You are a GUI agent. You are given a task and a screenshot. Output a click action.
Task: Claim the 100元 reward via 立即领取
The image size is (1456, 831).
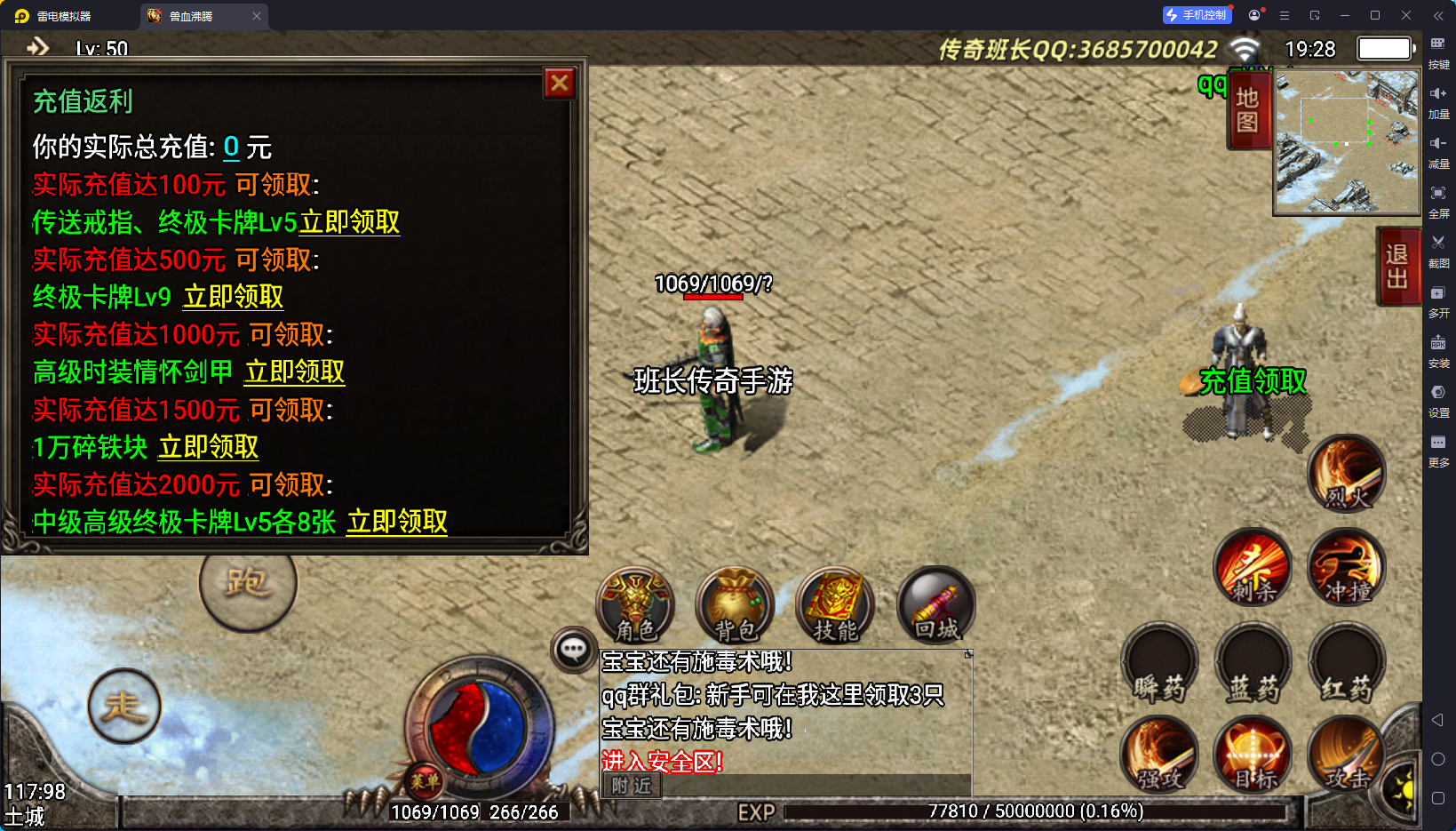(349, 222)
